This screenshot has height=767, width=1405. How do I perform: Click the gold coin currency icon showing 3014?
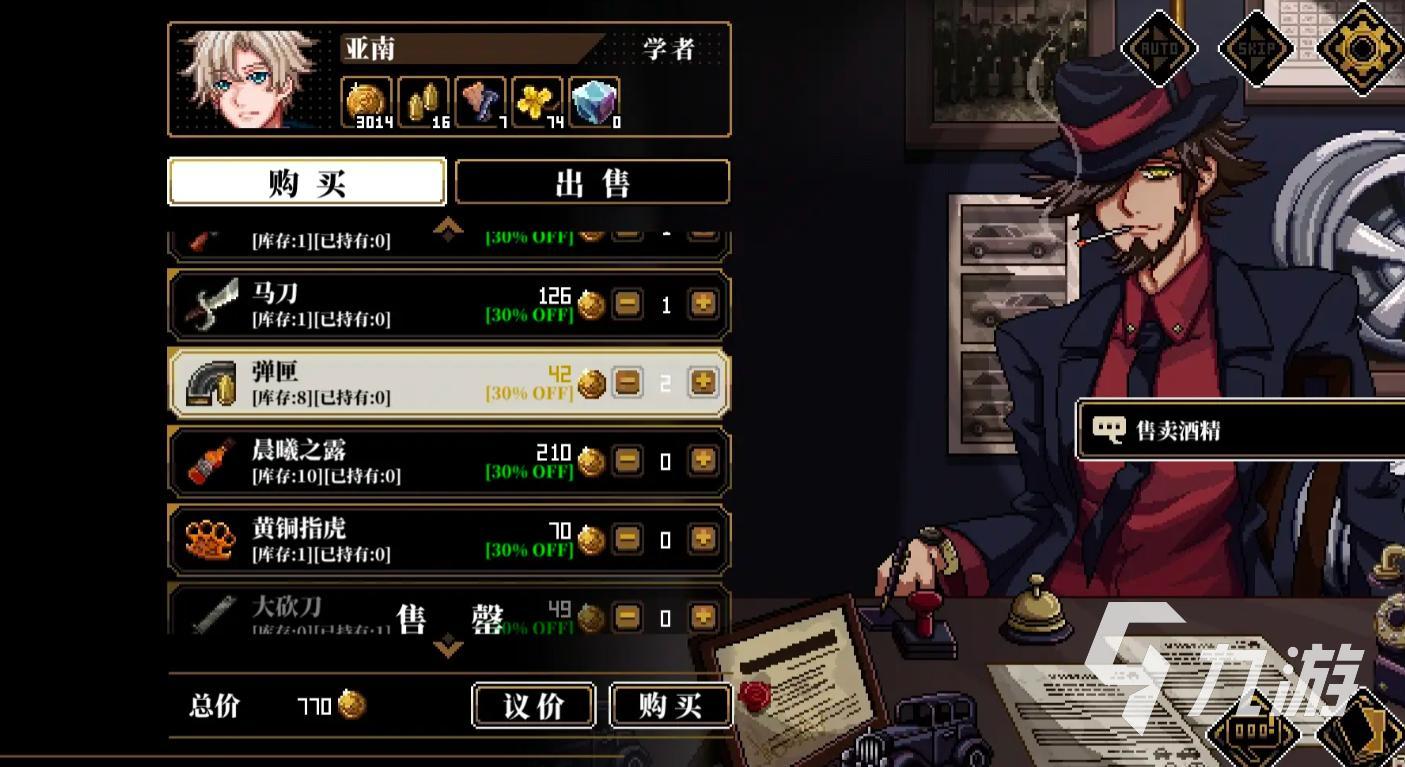tap(367, 100)
